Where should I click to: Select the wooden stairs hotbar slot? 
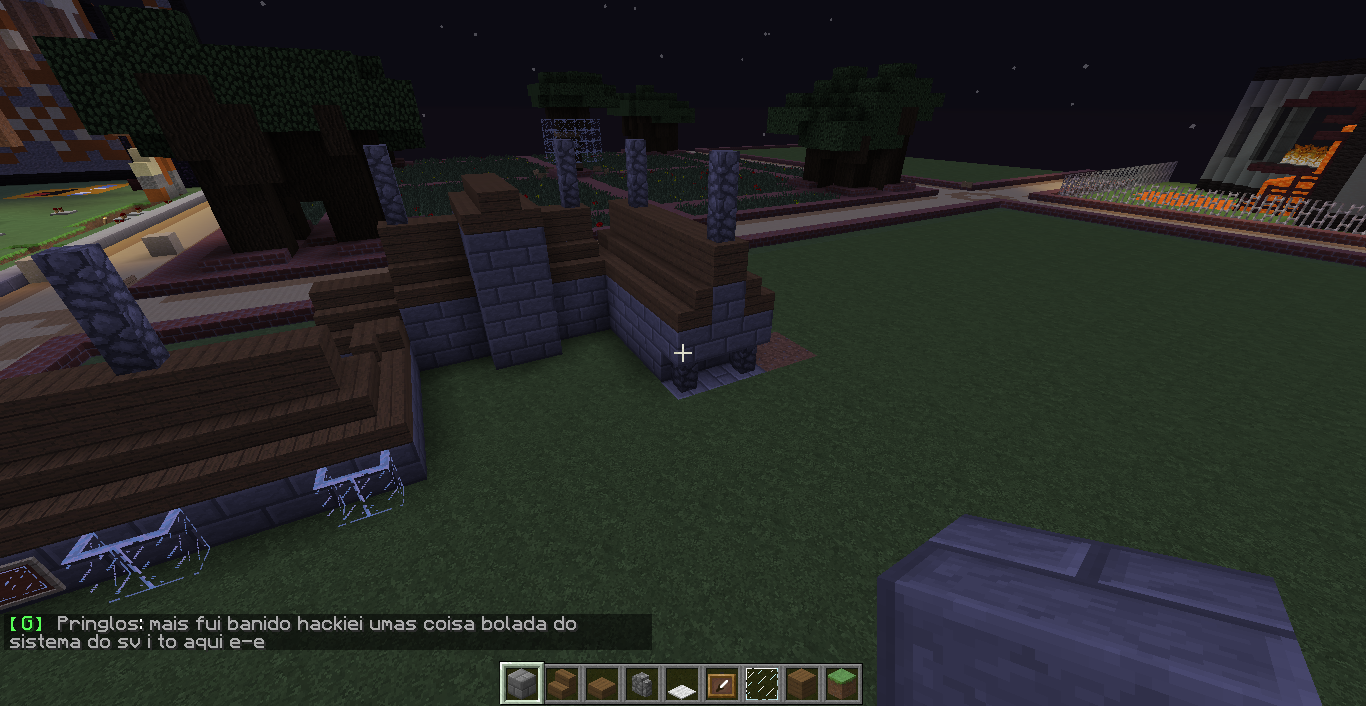561,684
